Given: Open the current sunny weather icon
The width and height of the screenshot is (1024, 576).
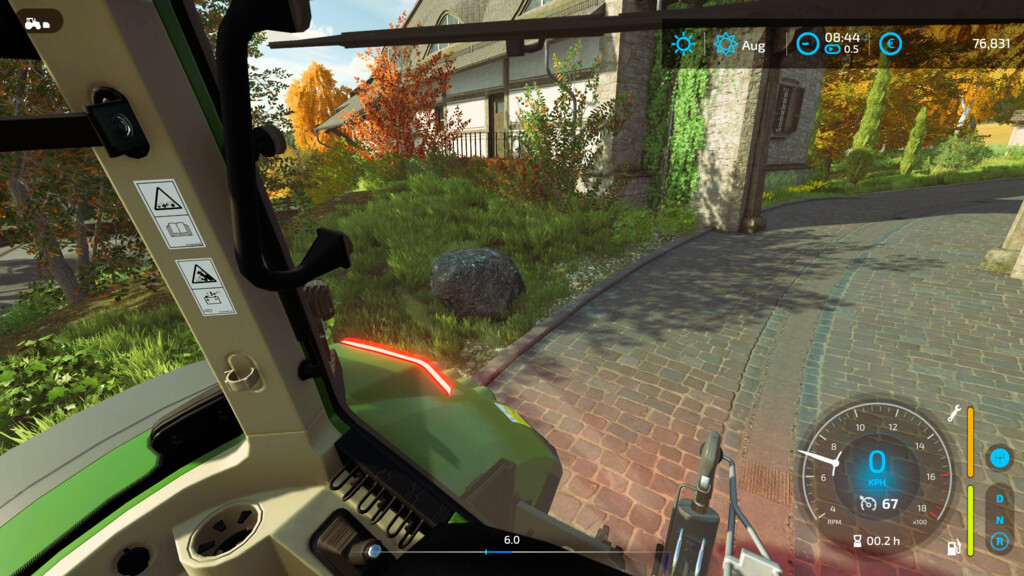Looking at the screenshot, I should [x=684, y=44].
